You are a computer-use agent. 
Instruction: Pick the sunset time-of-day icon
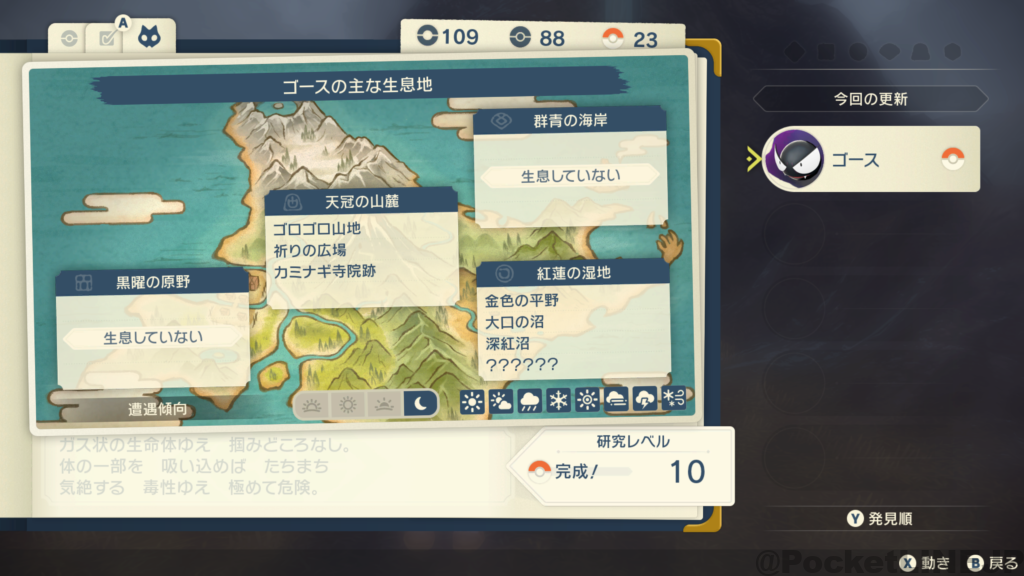pyautogui.click(x=384, y=404)
